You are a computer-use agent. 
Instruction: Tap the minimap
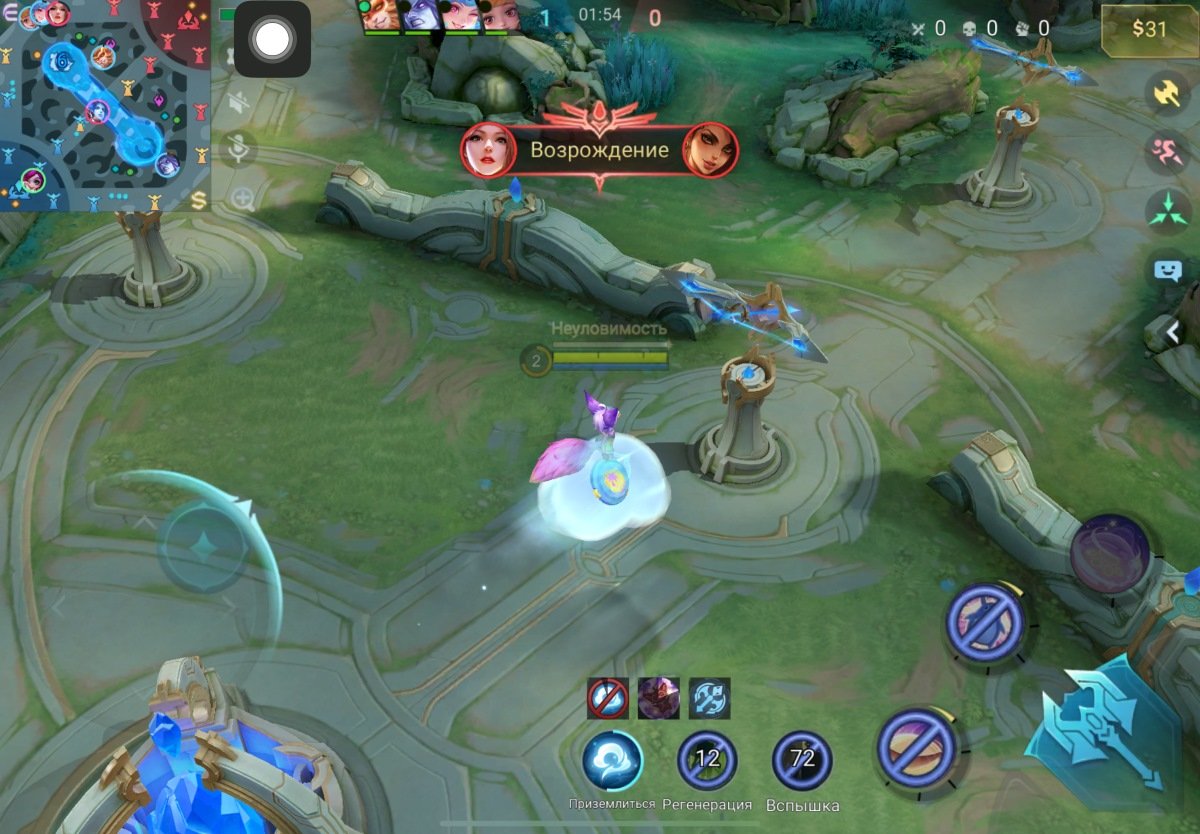pos(104,104)
